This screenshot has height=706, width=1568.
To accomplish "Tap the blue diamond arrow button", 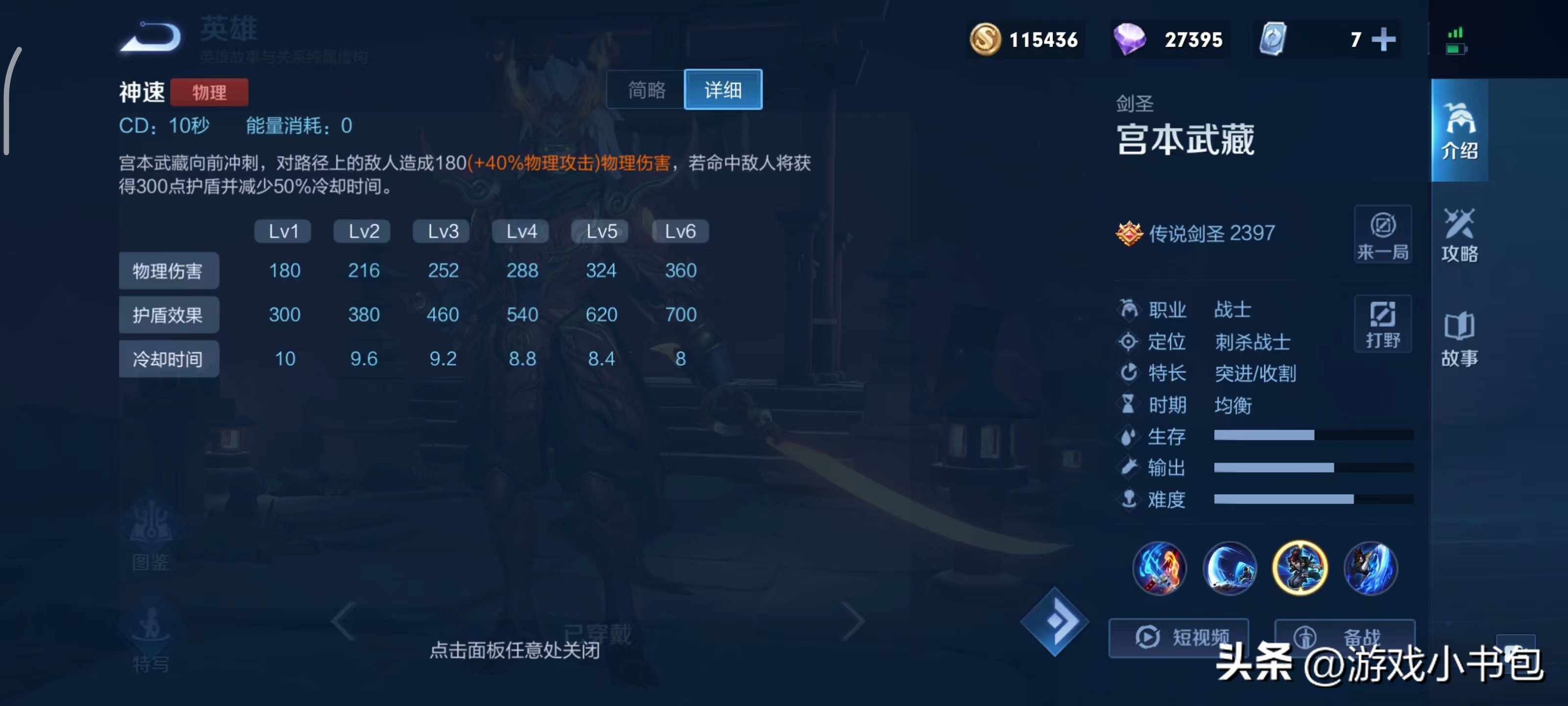I will 1054,621.
